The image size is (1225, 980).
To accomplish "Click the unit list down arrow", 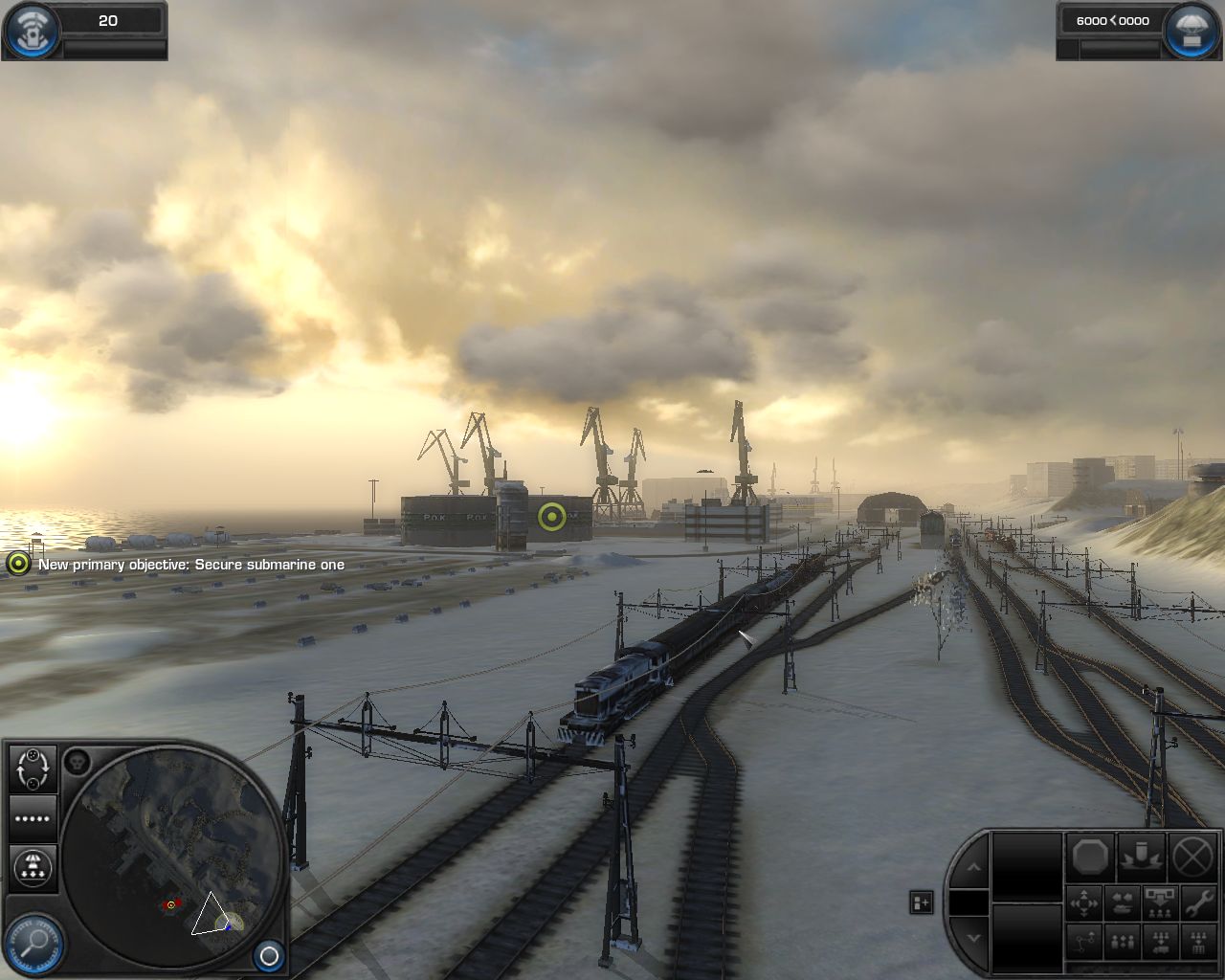I will (972, 937).
